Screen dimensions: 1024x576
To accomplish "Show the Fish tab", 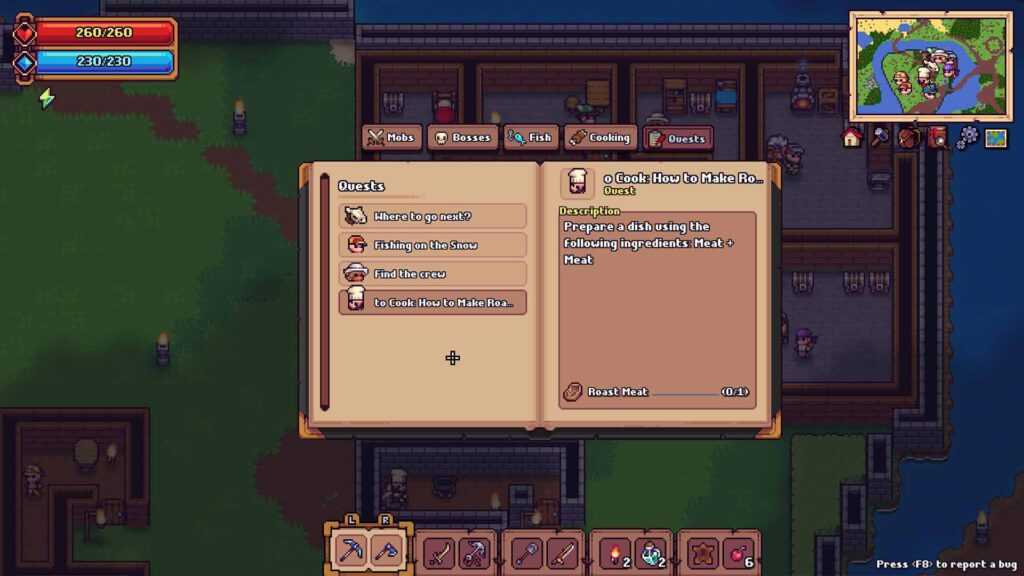I will 530,138.
